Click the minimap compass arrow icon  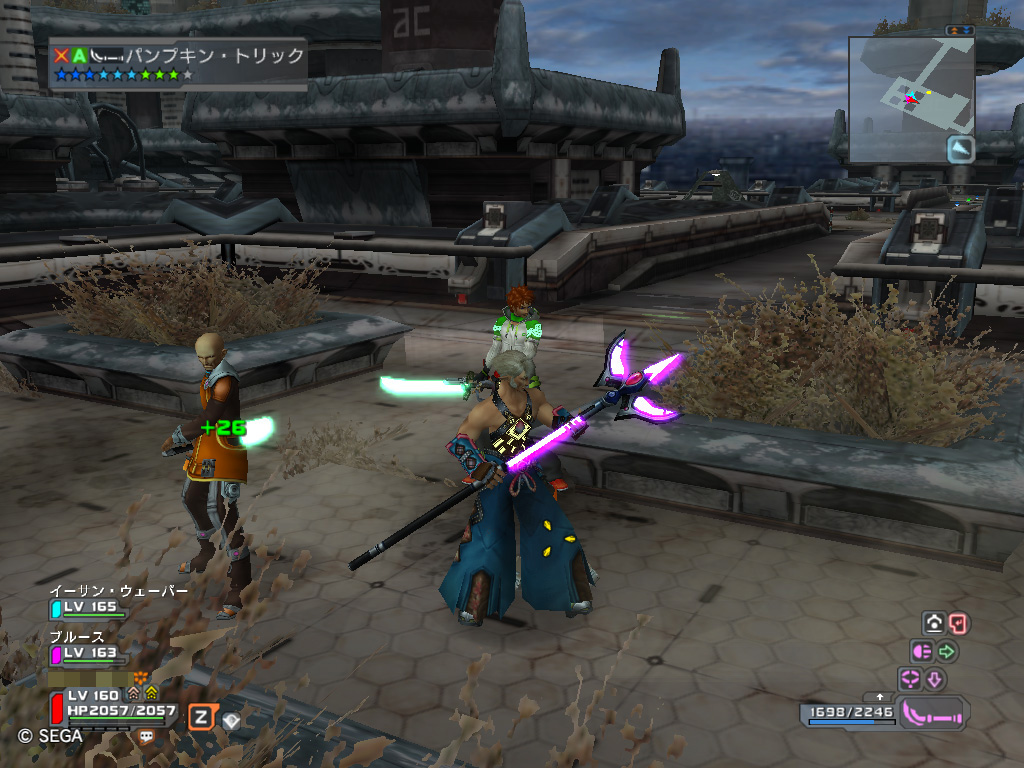tap(961, 149)
